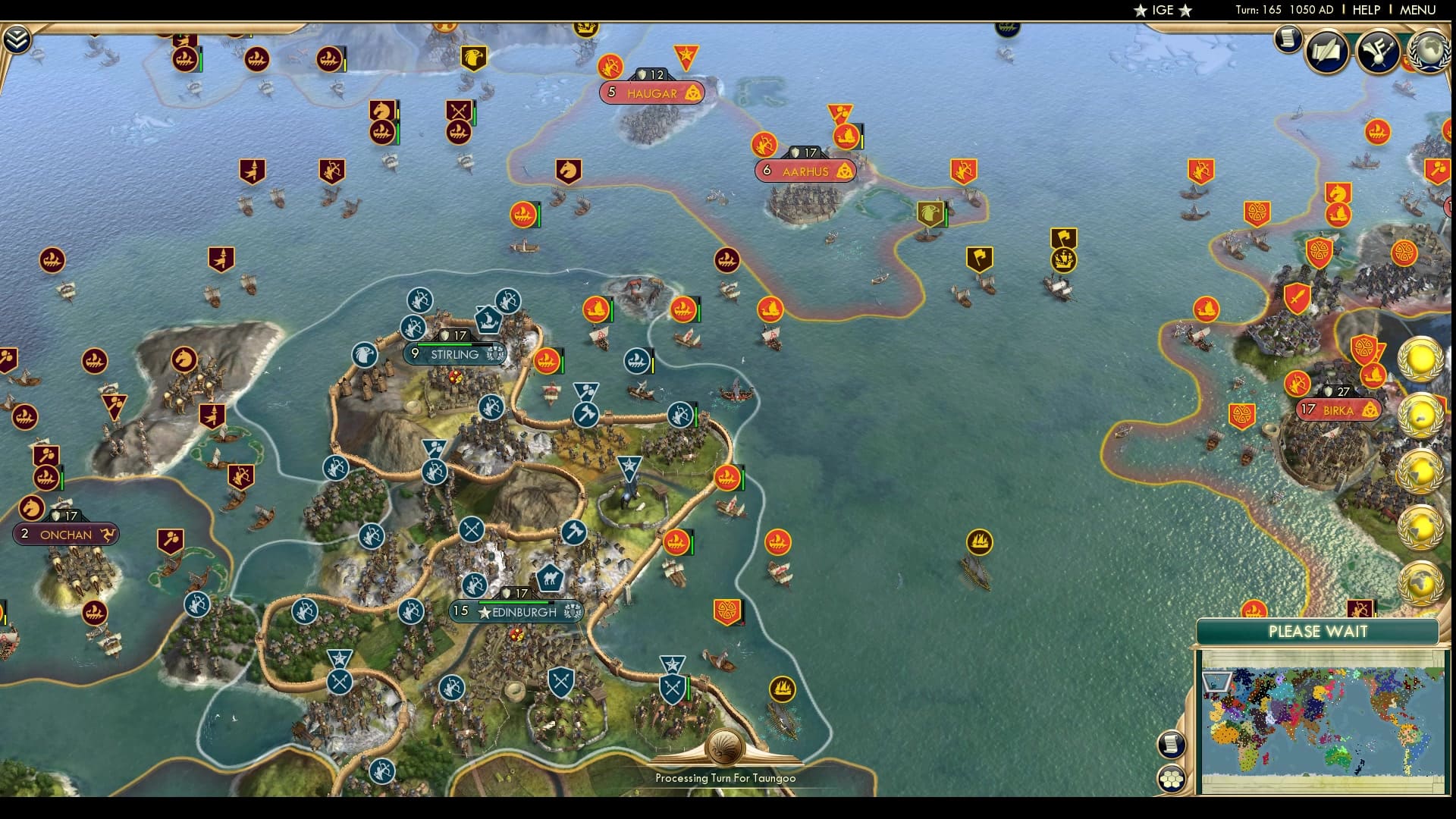Toggle the Onchan city-state banner selection

click(65, 535)
